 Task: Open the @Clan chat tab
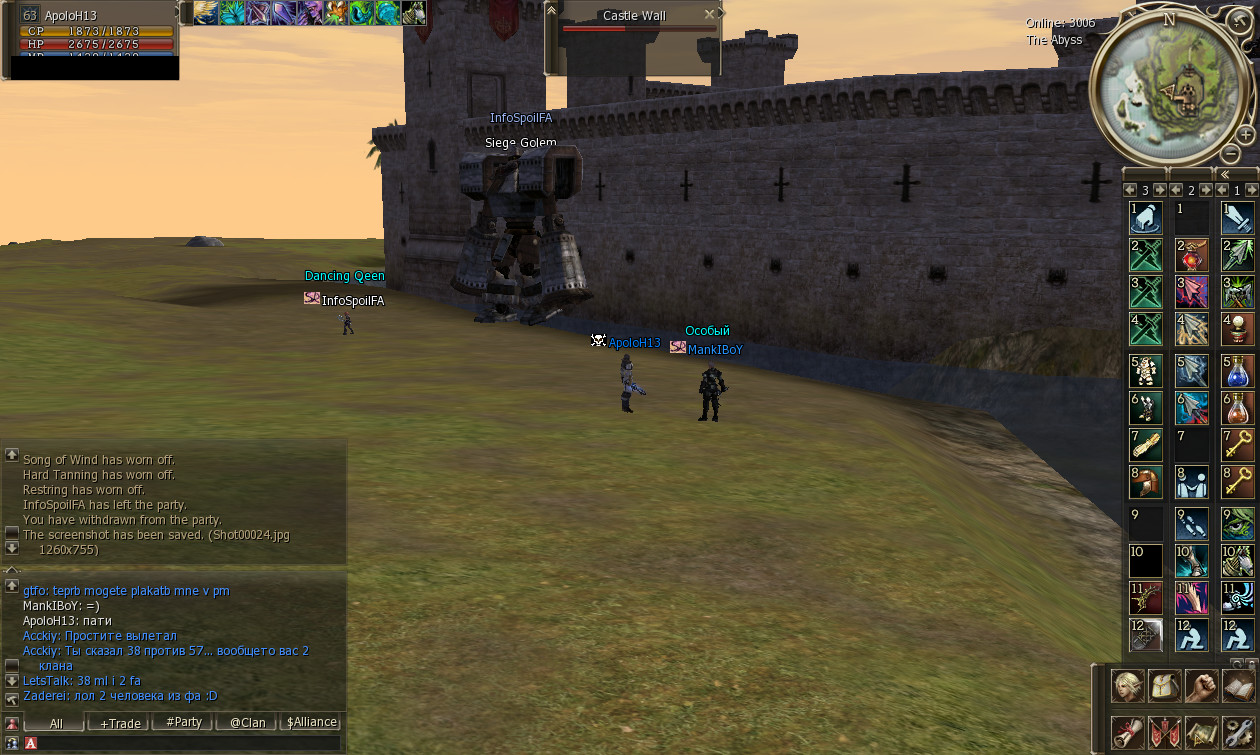coord(247,722)
